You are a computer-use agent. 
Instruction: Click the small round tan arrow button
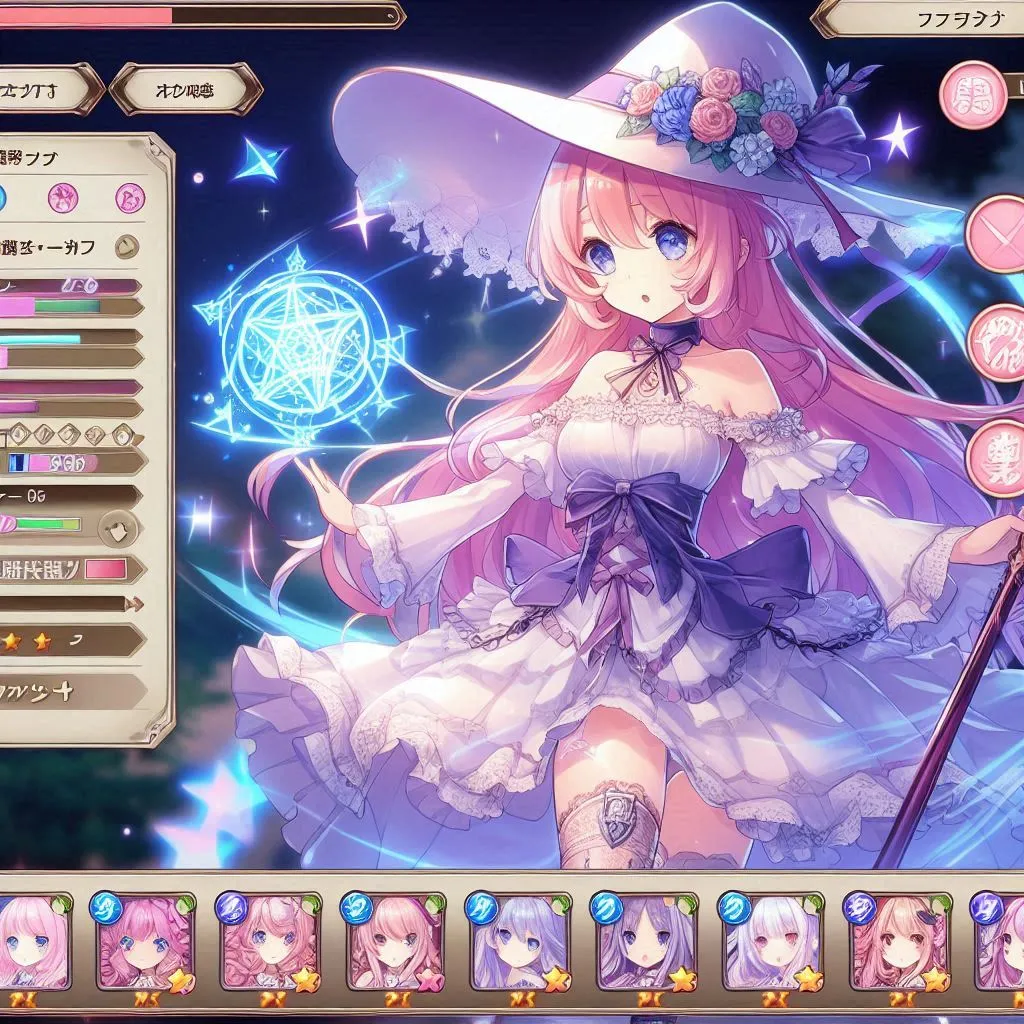point(128,246)
